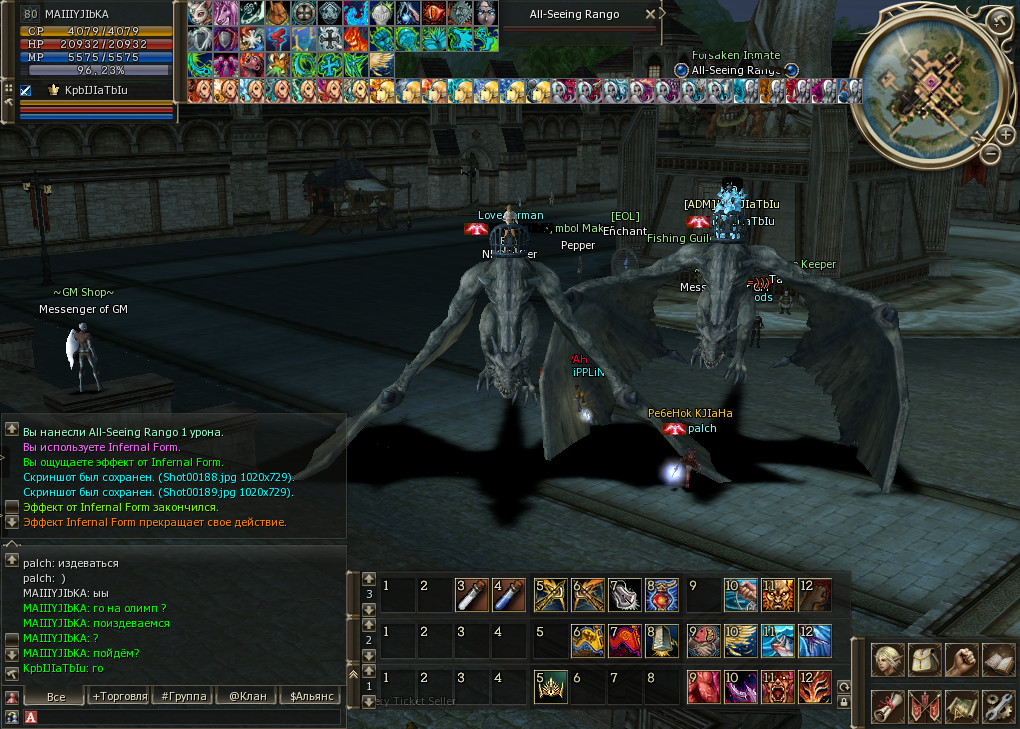Viewport: 1020px width, 729px height.
Task: Focus the chat message input field
Action: click(x=185, y=717)
